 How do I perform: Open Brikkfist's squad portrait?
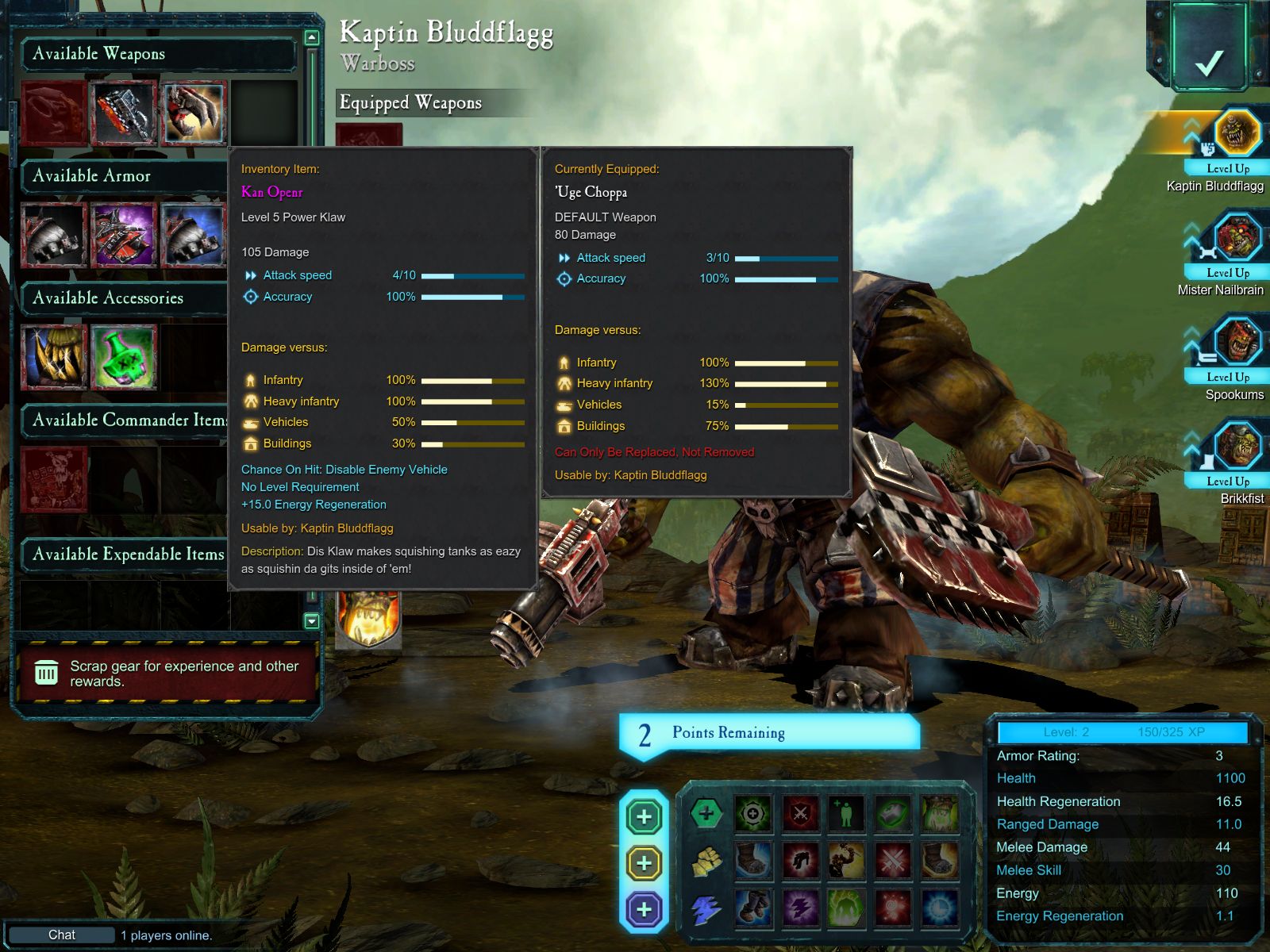[1236, 445]
